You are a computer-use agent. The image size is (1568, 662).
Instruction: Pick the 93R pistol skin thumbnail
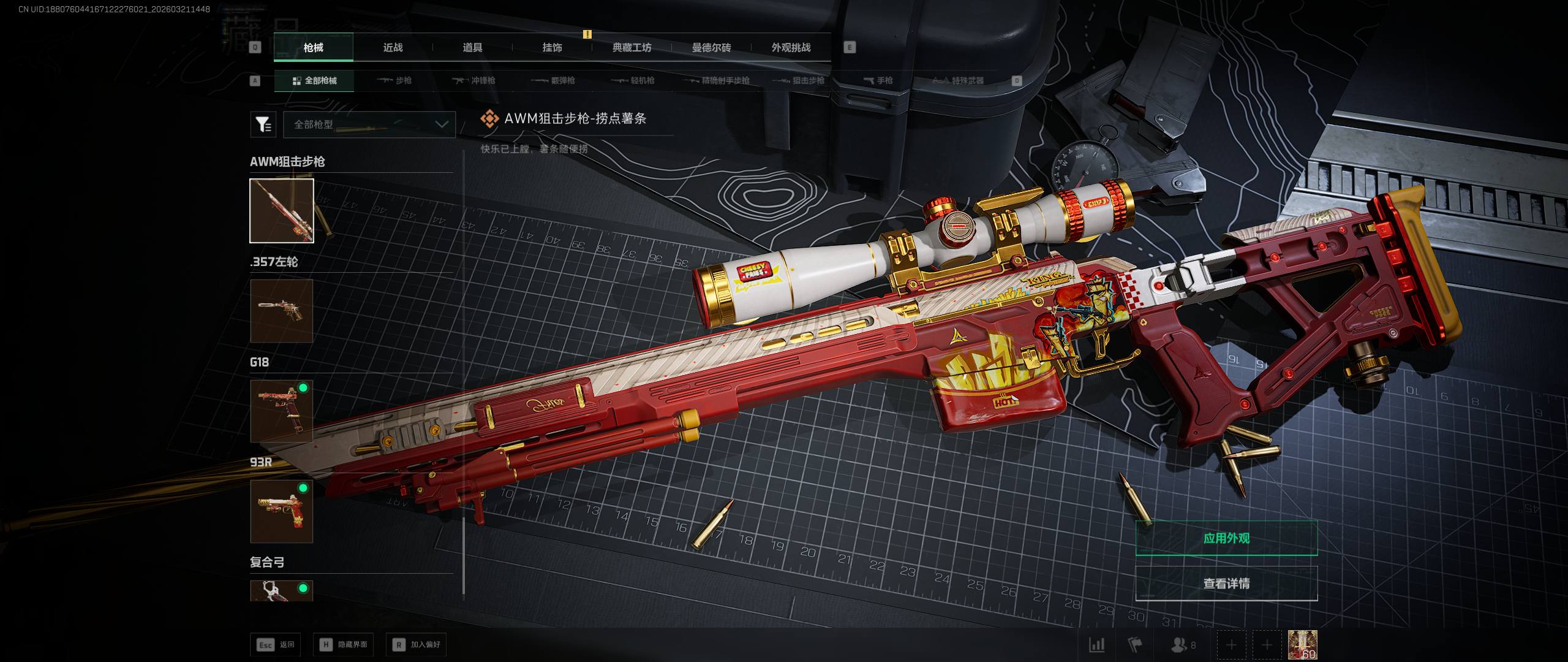point(282,511)
